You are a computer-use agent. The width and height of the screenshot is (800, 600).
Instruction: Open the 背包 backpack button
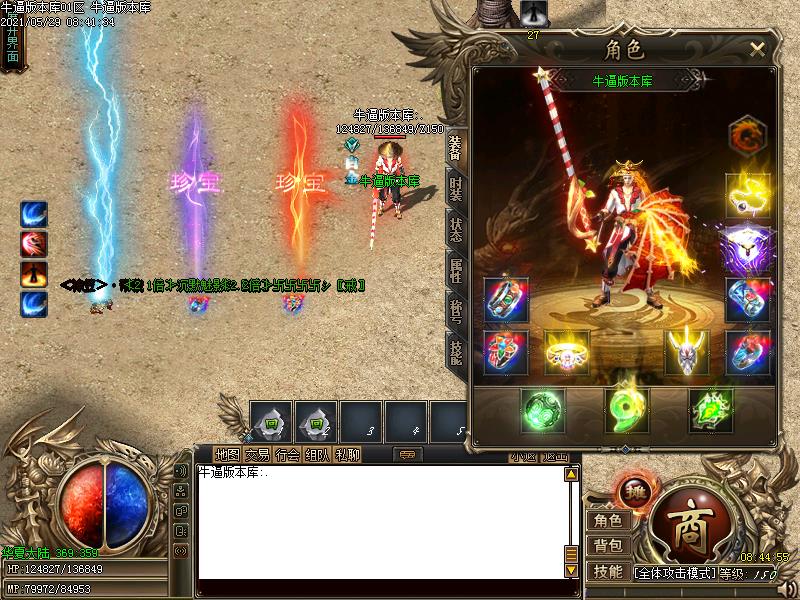(x=608, y=546)
